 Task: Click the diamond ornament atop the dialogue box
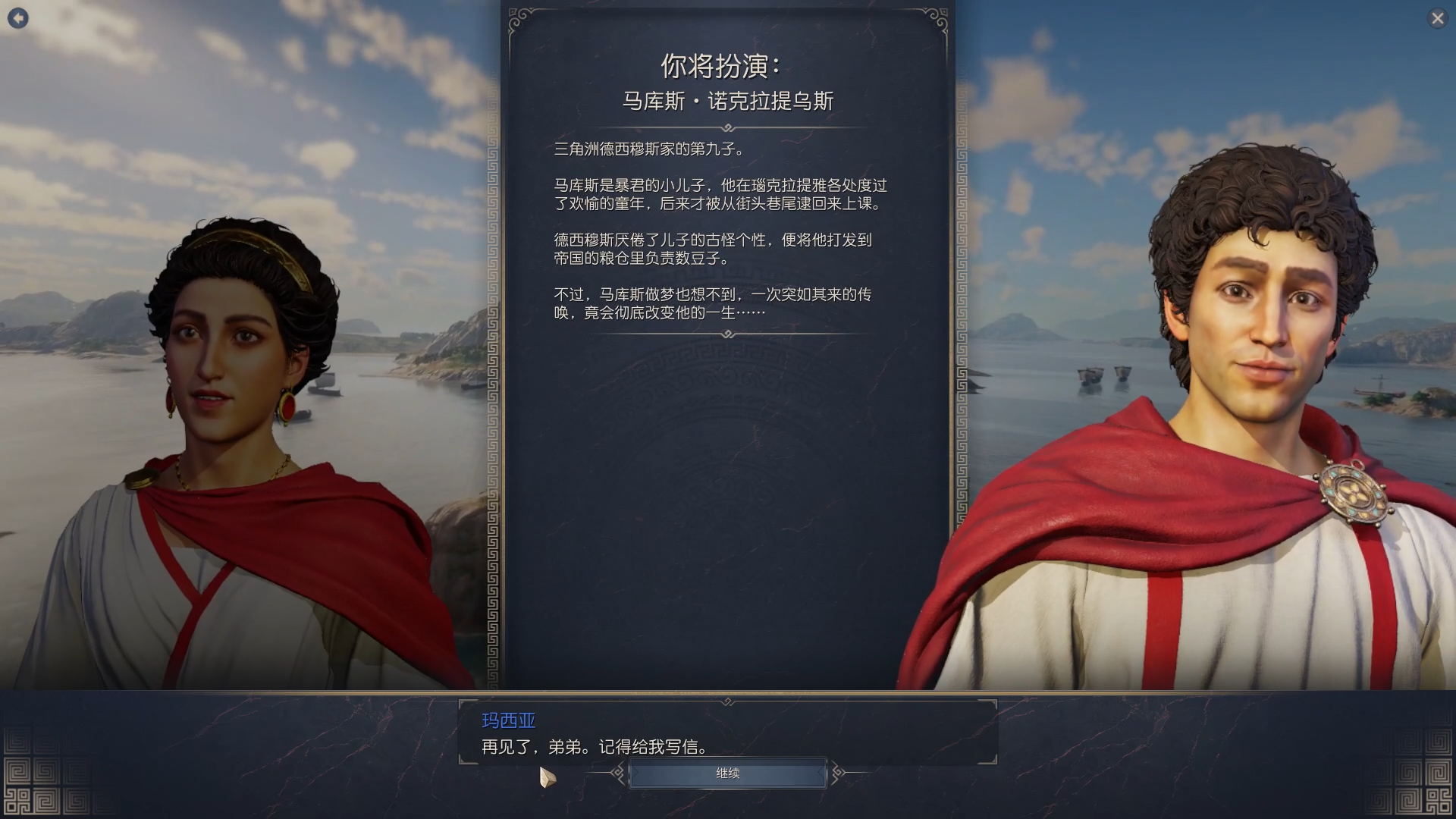tap(728, 701)
